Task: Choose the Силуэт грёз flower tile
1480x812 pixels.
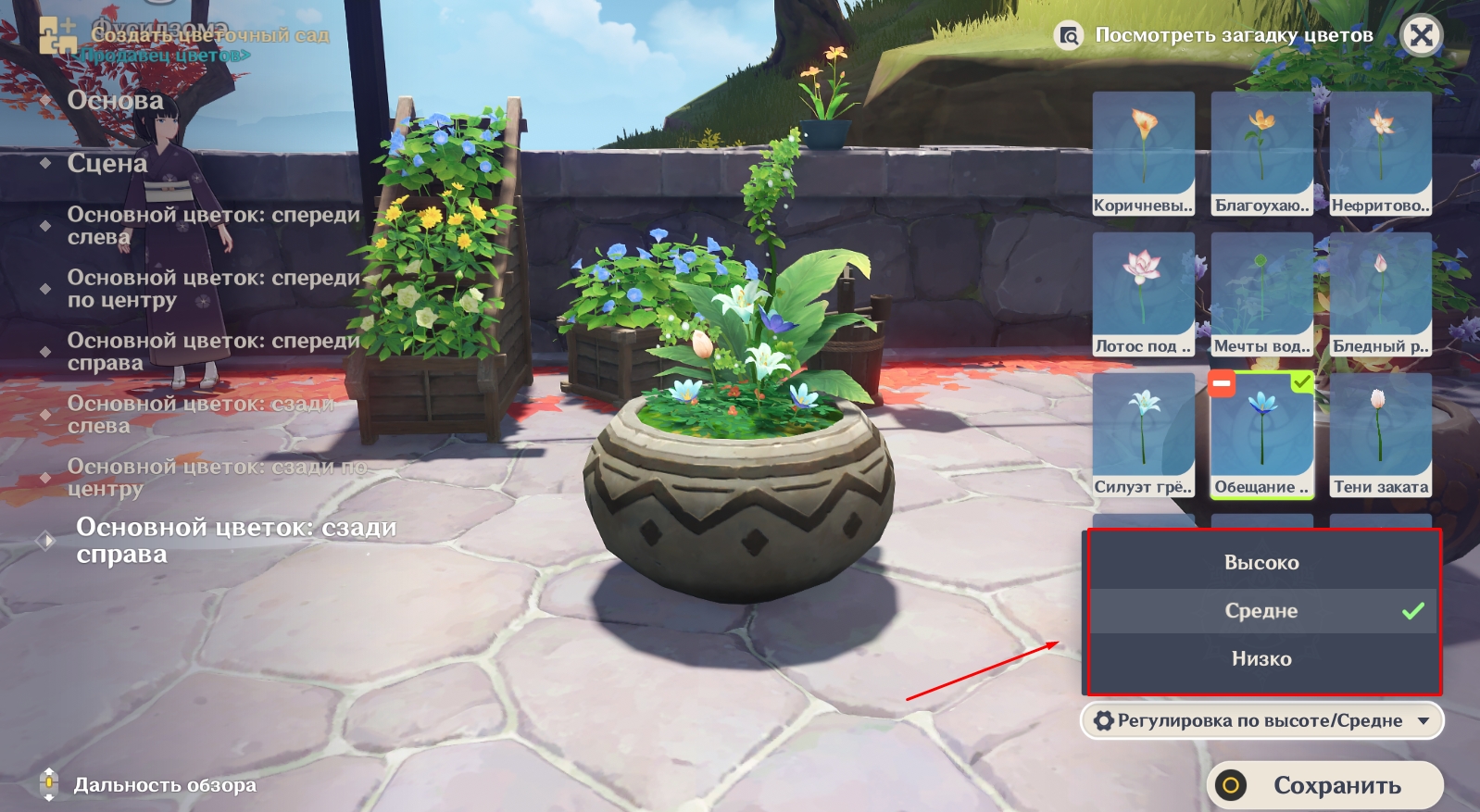Action: pyautogui.click(x=1144, y=434)
